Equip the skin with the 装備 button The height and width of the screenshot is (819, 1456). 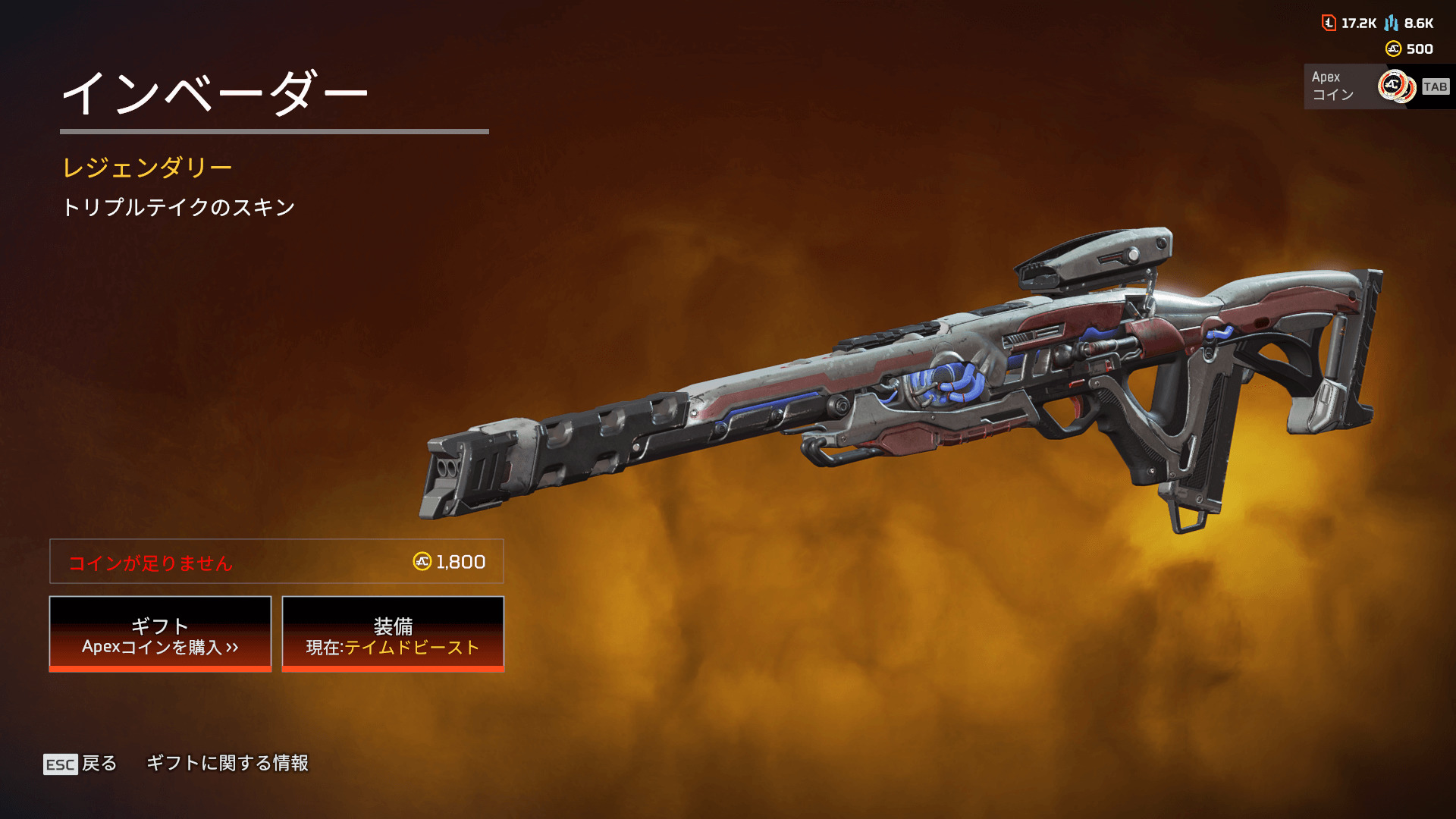click(393, 634)
